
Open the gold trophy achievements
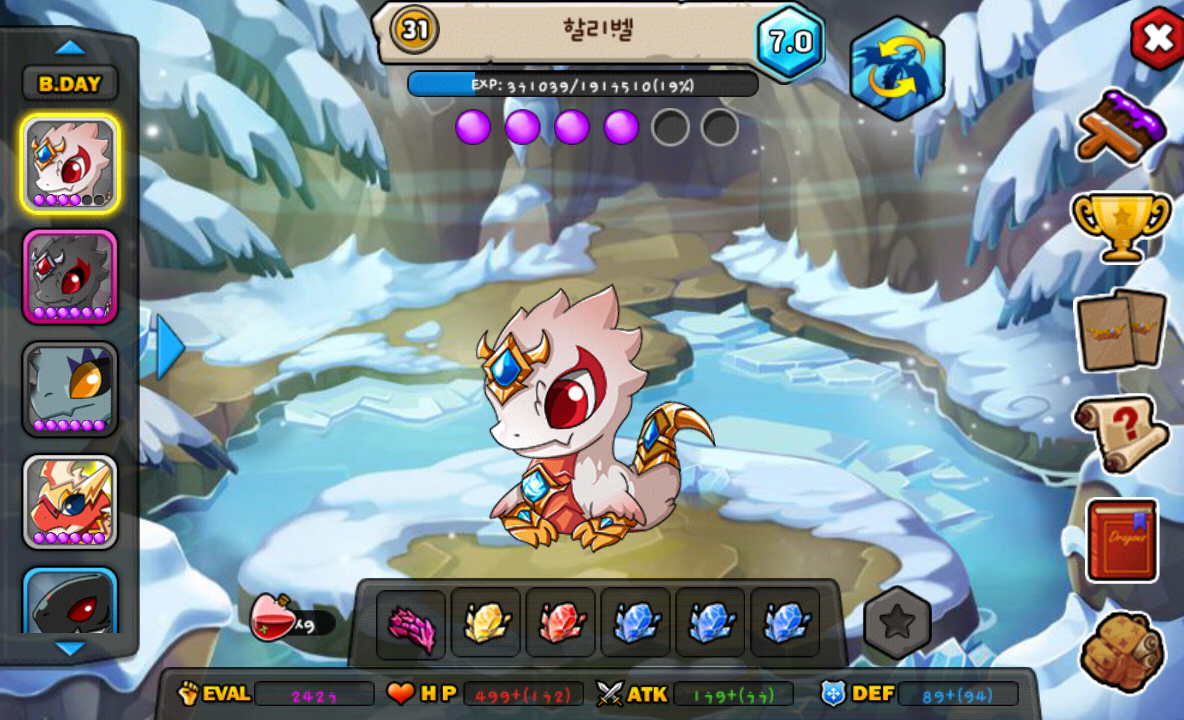pos(1121,222)
